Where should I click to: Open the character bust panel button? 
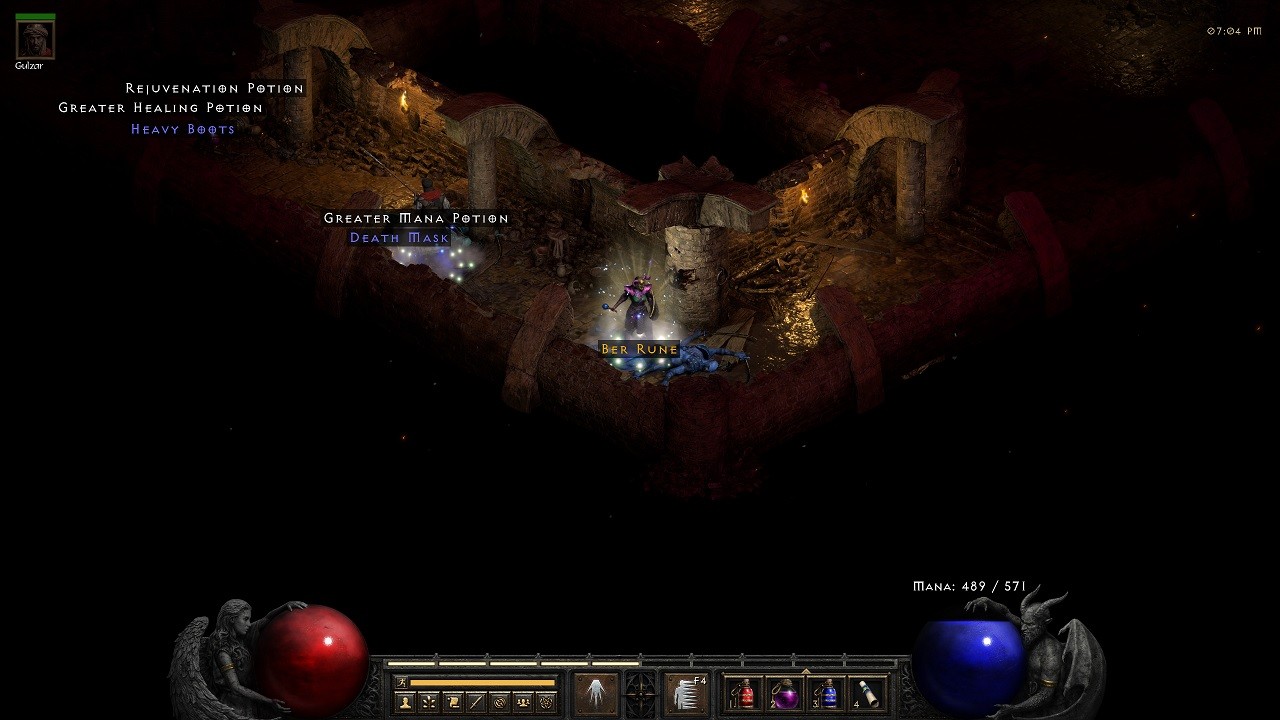pyautogui.click(x=406, y=702)
